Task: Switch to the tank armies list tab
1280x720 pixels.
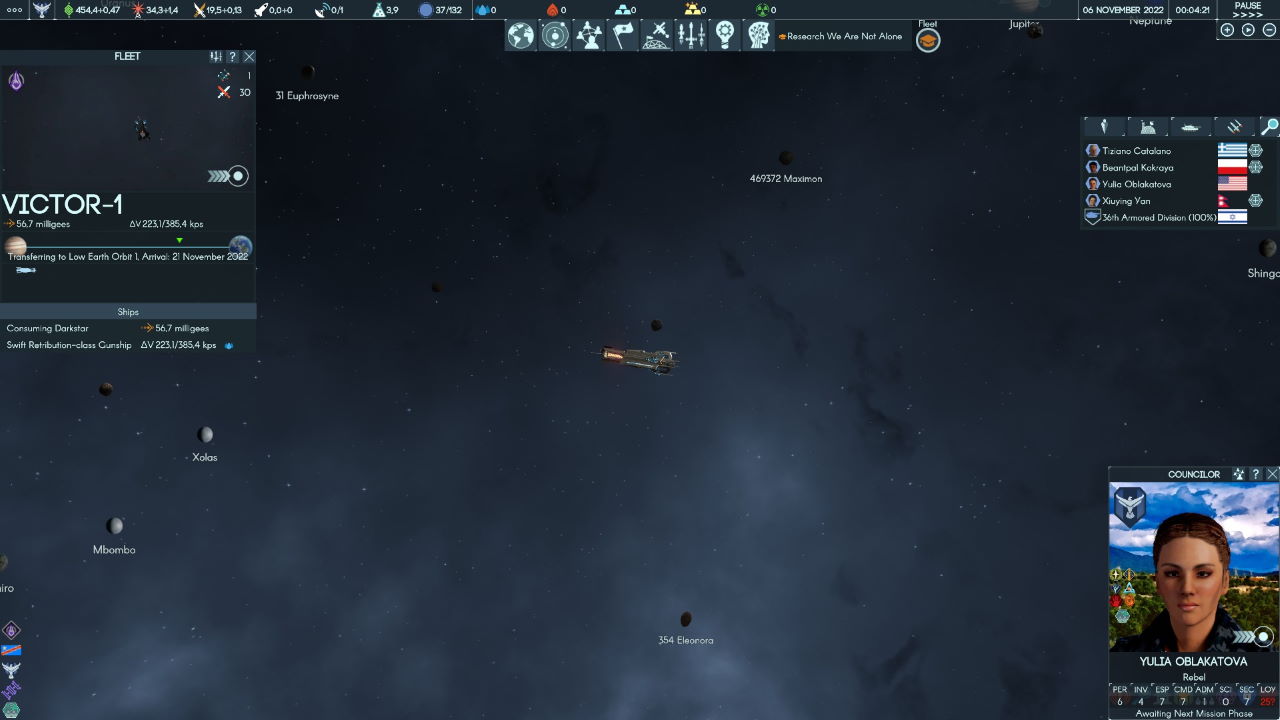Action: click(x=1190, y=127)
